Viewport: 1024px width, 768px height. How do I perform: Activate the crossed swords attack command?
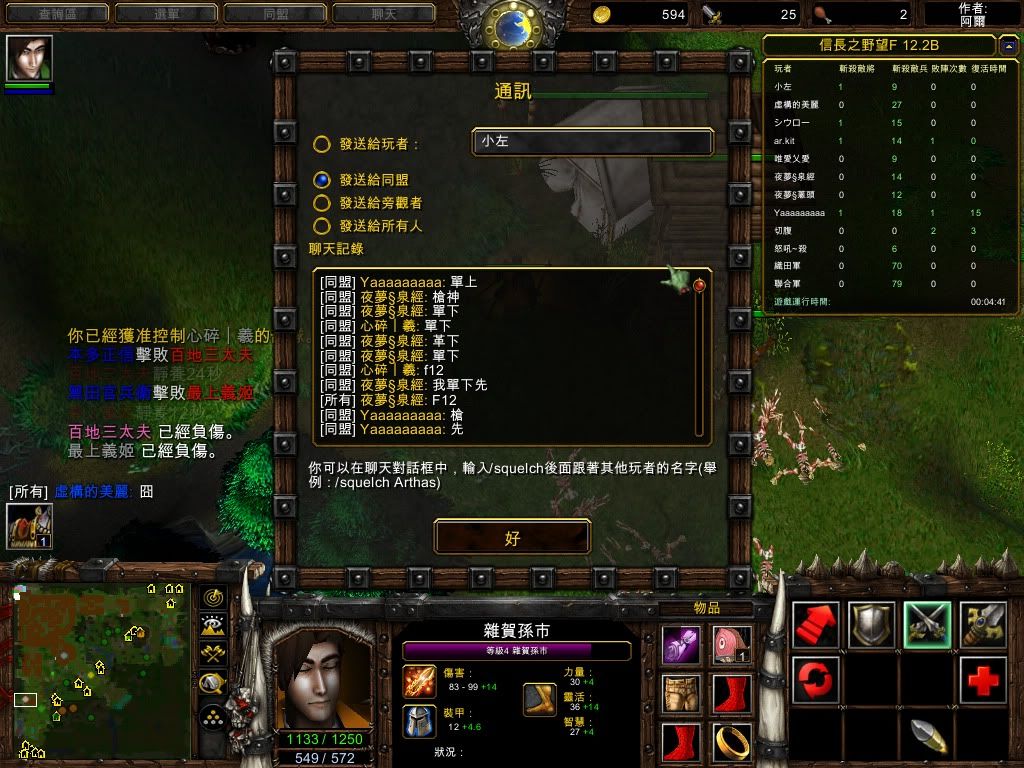[x=927, y=624]
